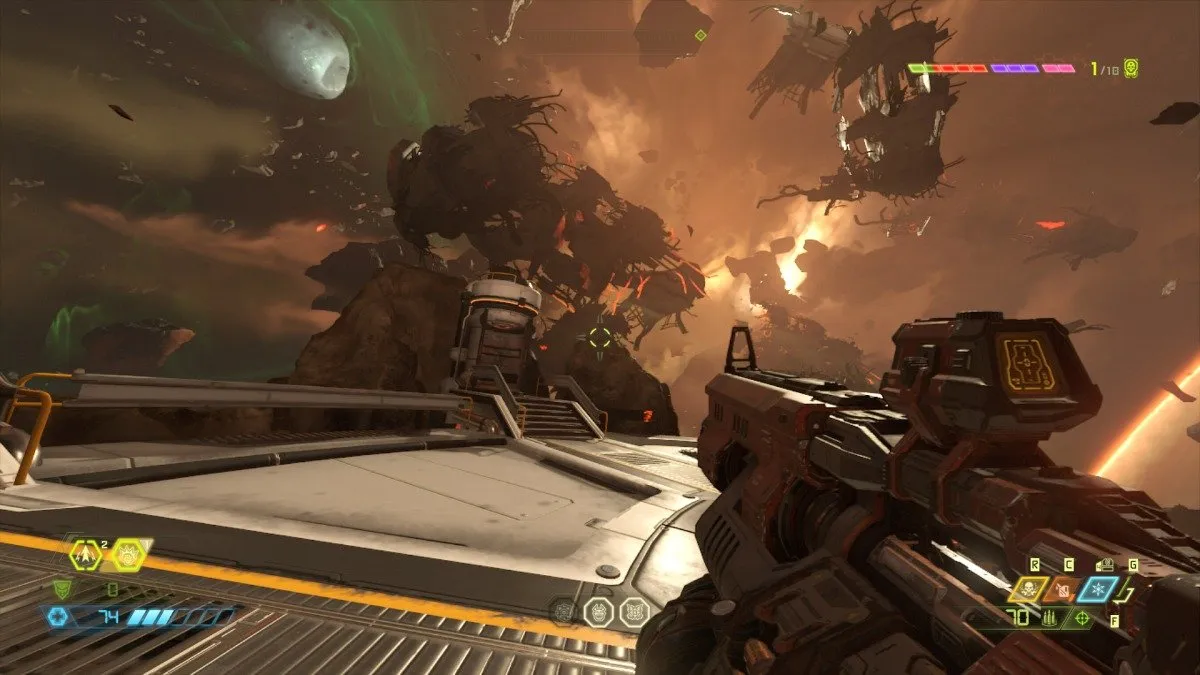Activate the spiky Blood Punch hexagon icon
Viewport: 1200px width, 675px height.
128,553
